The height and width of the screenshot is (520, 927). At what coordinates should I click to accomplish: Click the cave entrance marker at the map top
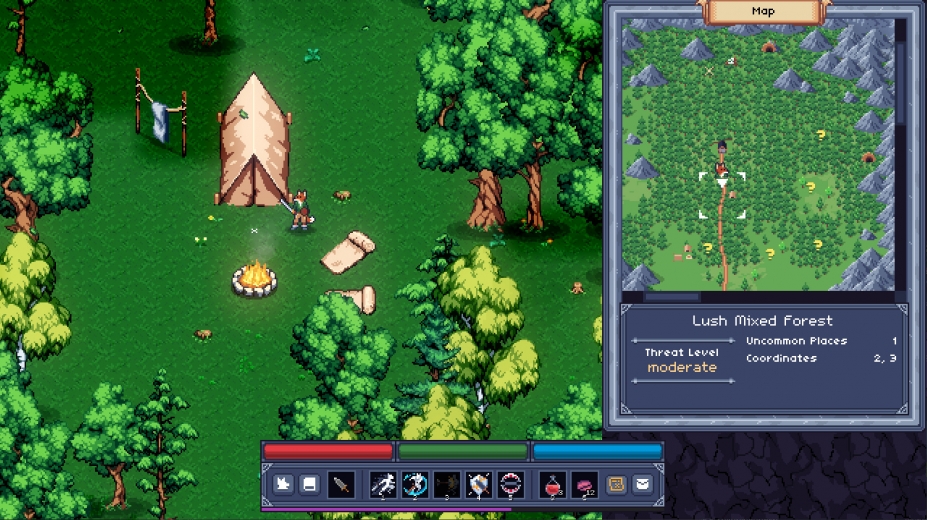coord(769,46)
